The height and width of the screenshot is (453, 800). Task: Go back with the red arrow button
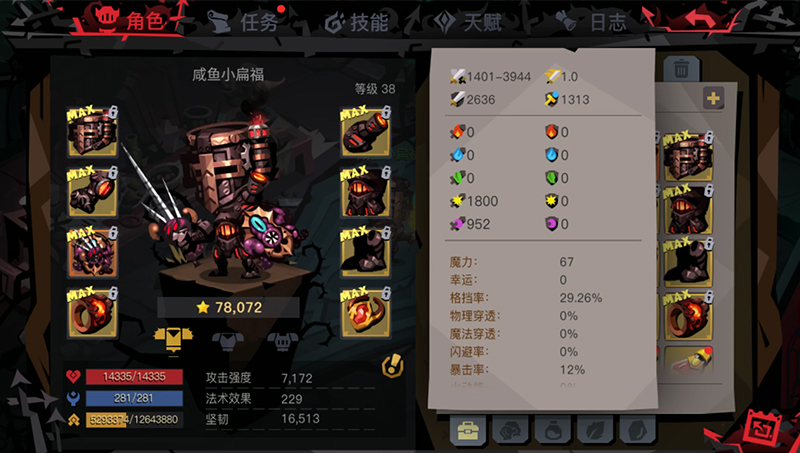click(x=702, y=18)
